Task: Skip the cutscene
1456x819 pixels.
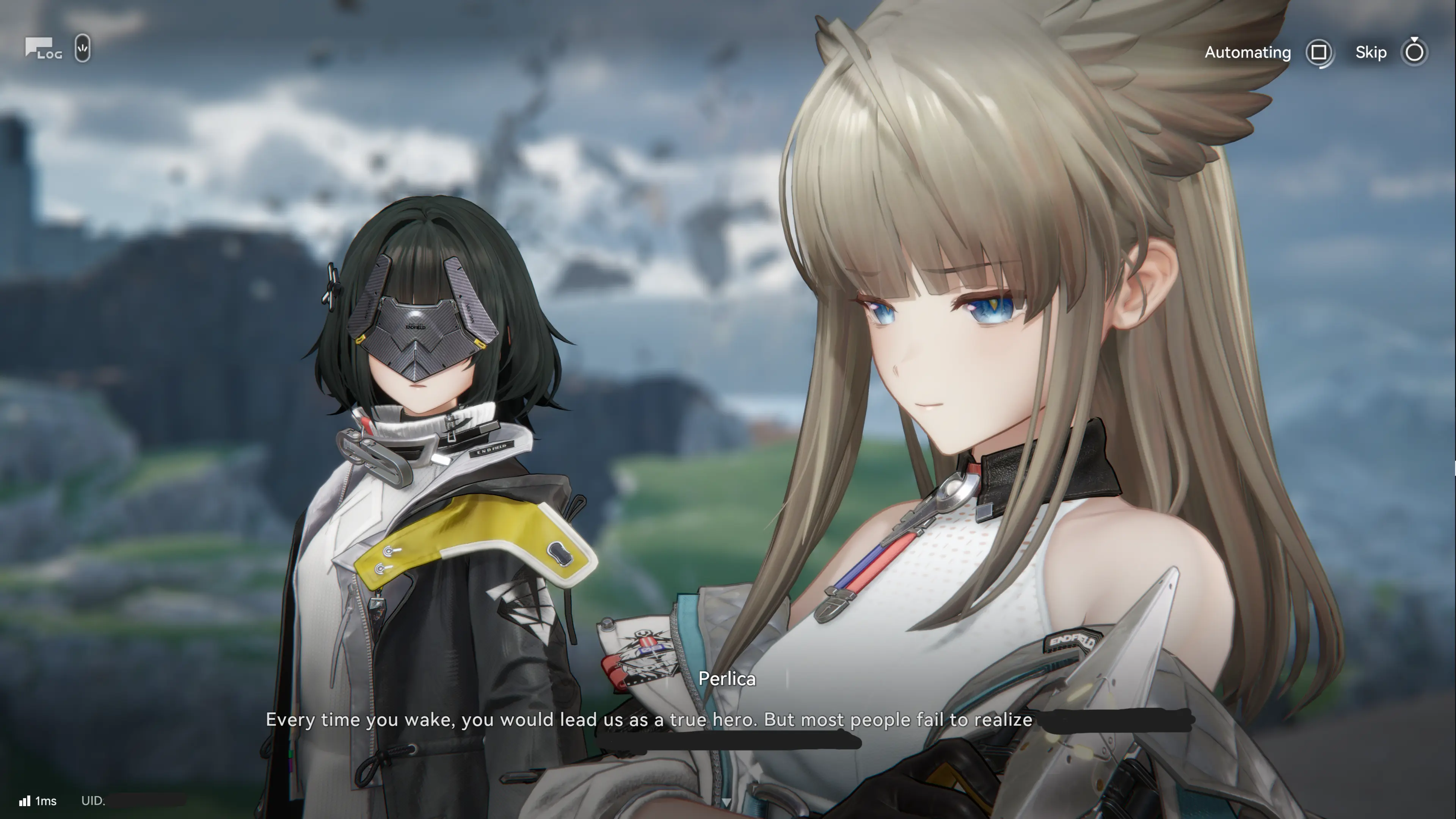Action: (1414, 53)
